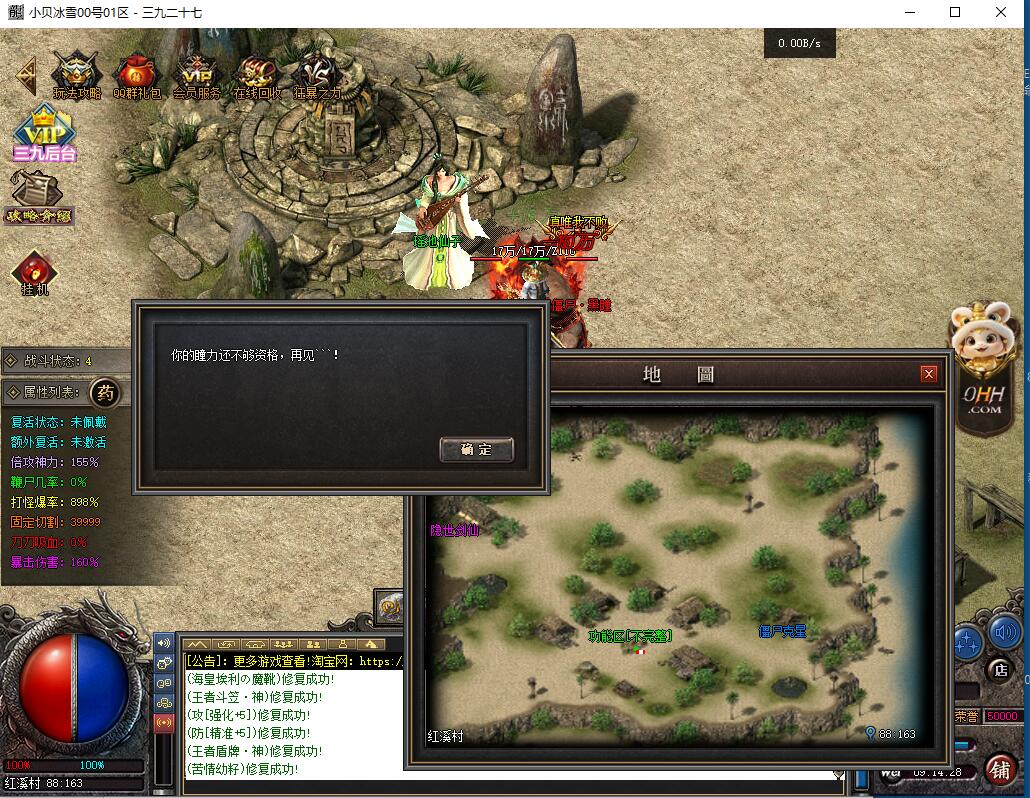1030x798 pixels.
Task: Open 会员服务 VIP member services
Action: click(x=196, y=76)
